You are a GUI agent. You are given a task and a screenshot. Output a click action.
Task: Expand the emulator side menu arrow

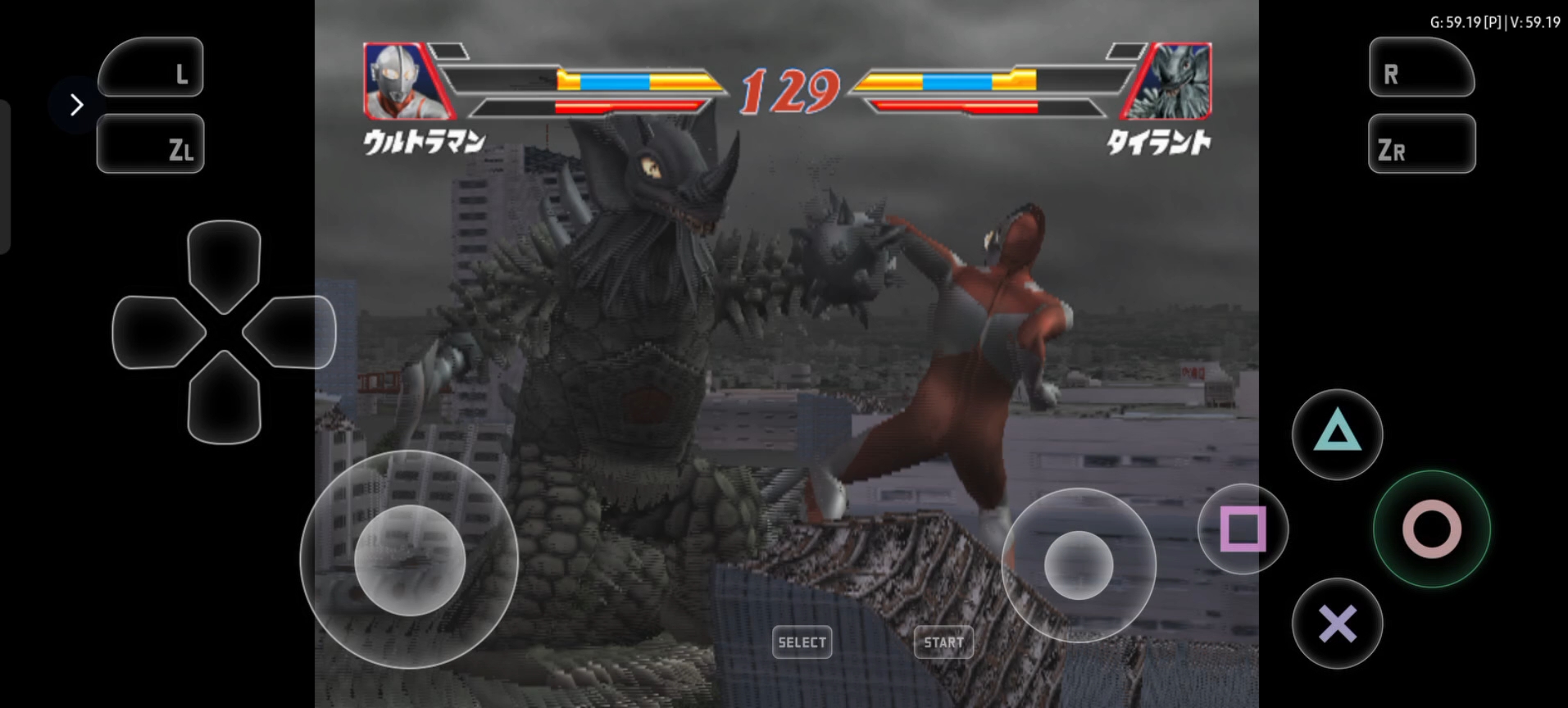(76, 105)
